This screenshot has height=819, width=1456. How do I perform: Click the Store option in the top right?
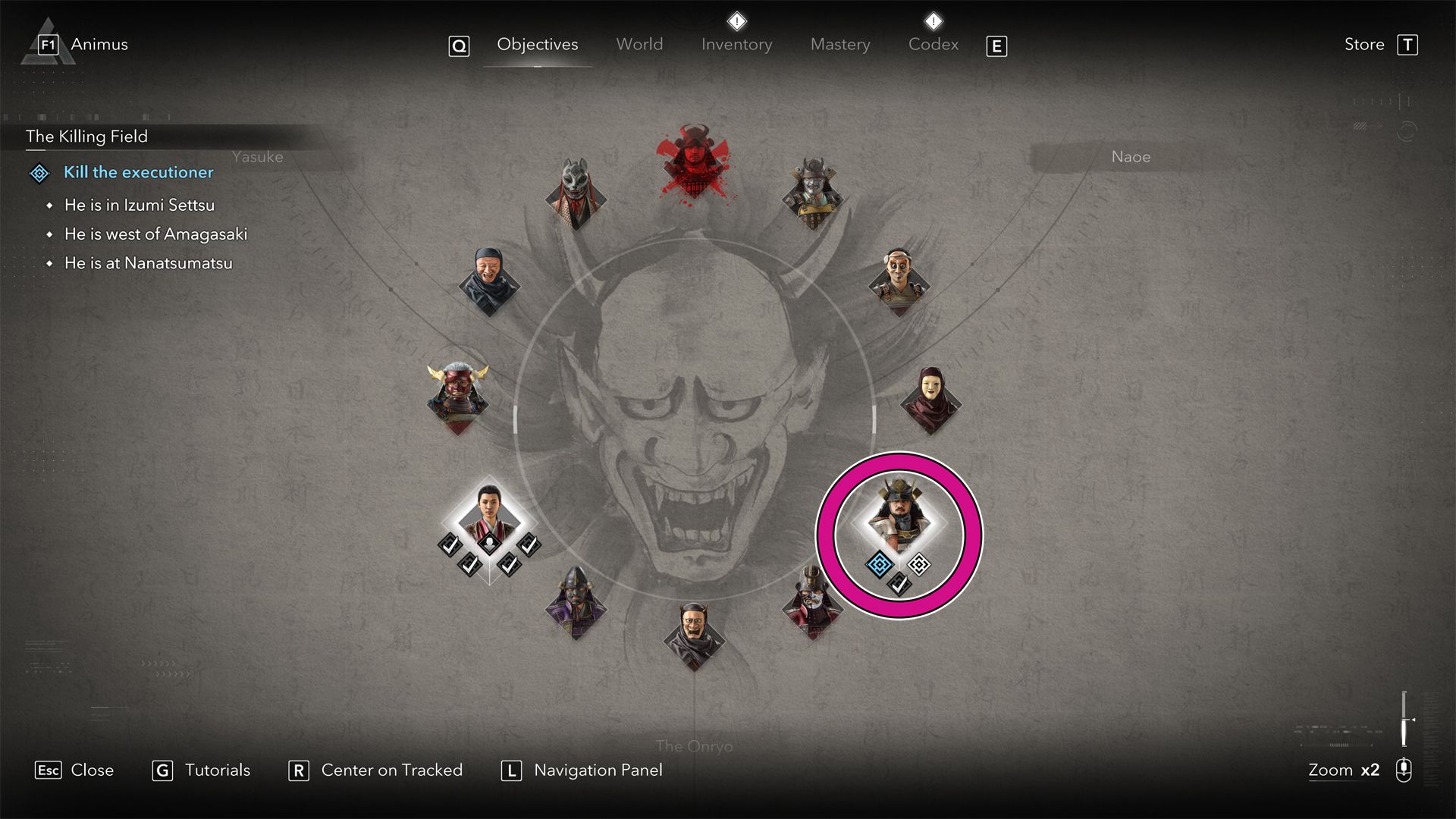(x=1363, y=45)
